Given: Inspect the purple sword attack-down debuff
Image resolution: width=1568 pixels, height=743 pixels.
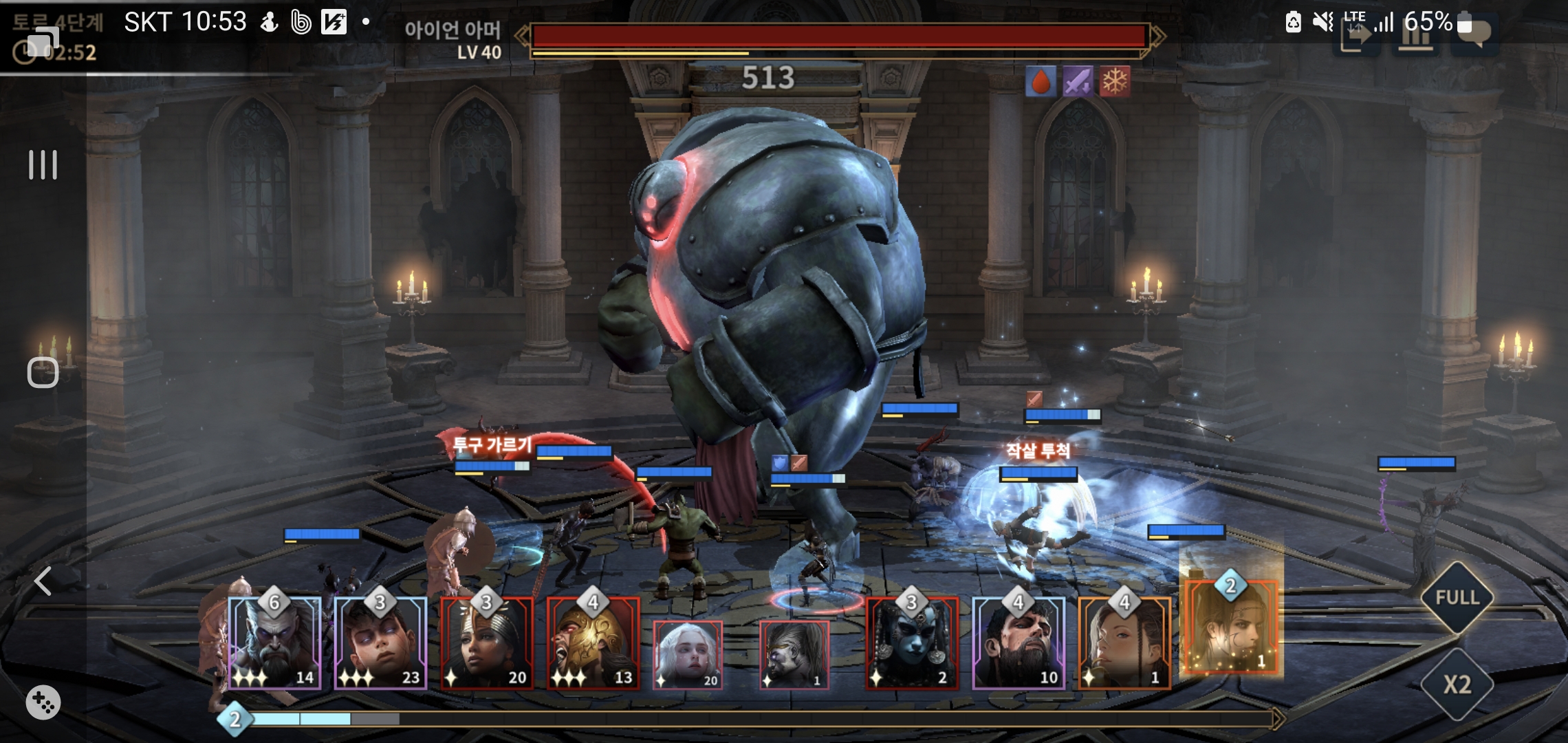Looking at the screenshot, I should pos(1078,82).
